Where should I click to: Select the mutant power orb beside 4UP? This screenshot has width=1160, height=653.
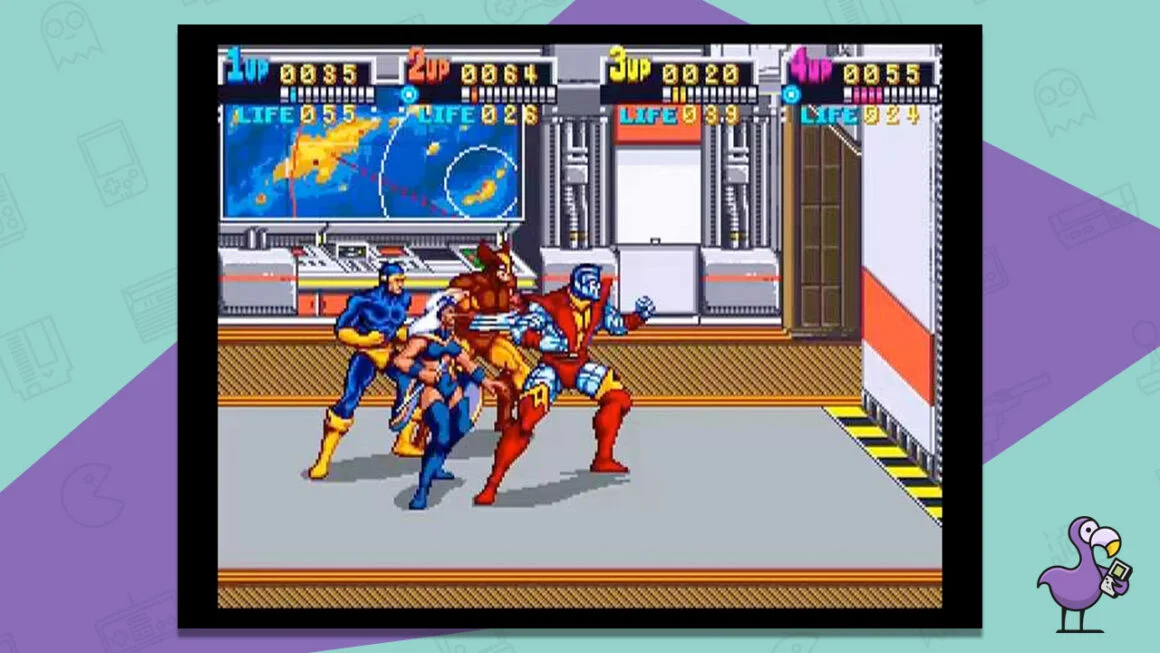pyautogui.click(x=791, y=95)
